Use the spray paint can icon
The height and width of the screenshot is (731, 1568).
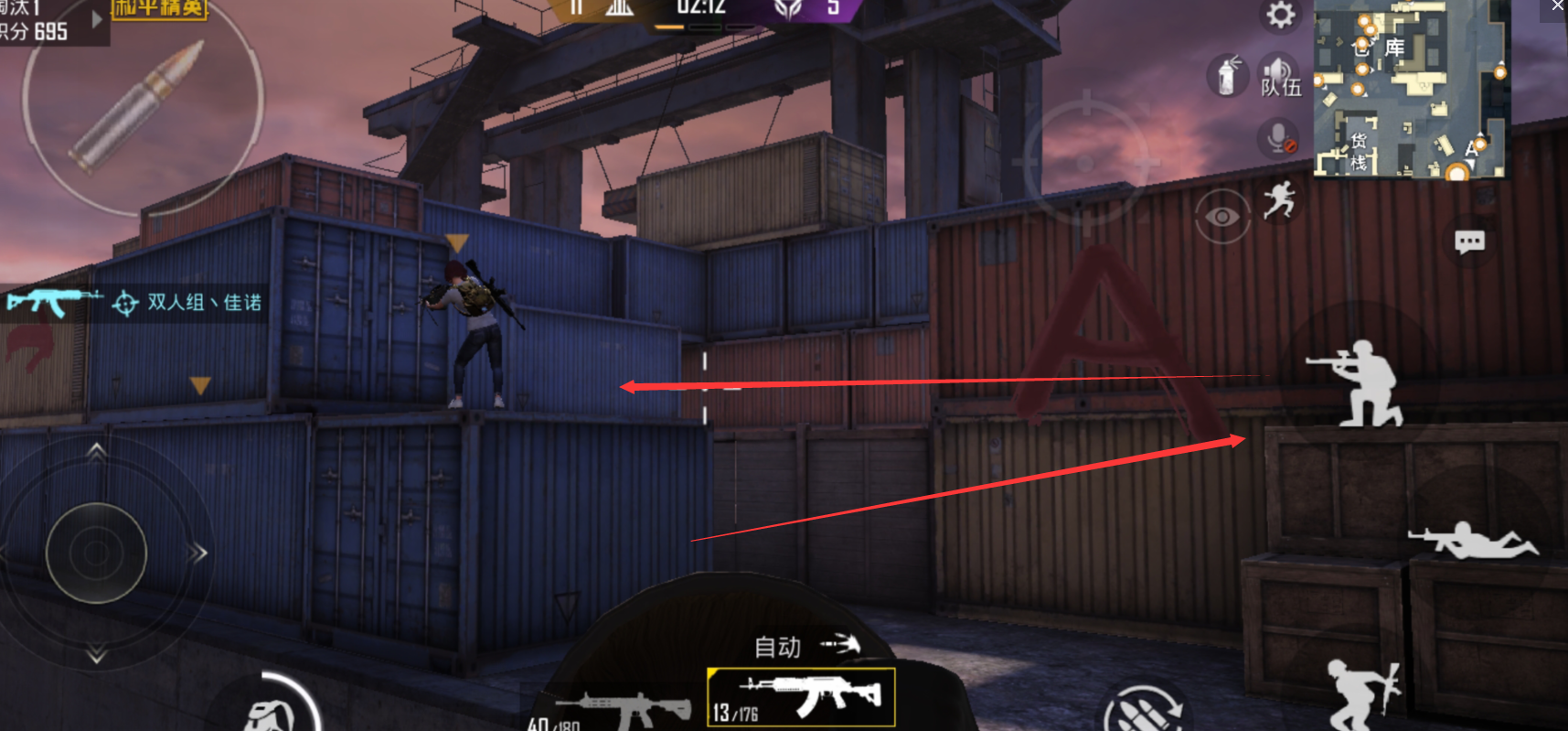pos(1227,75)
